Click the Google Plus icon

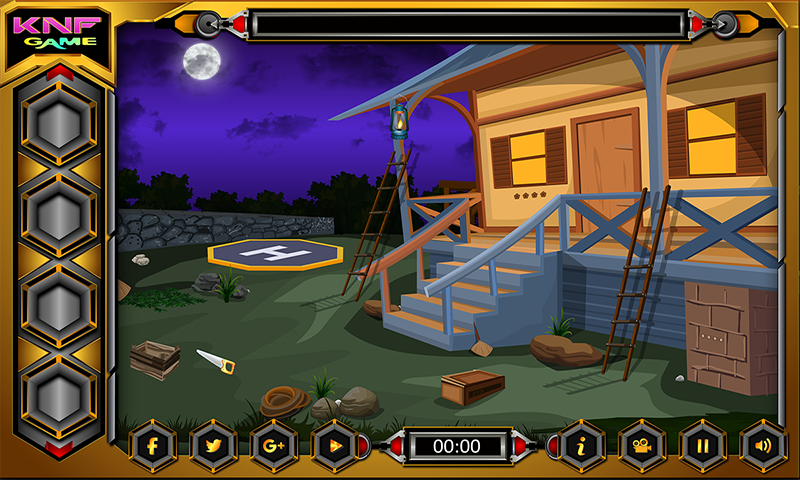tap(273, 446)
